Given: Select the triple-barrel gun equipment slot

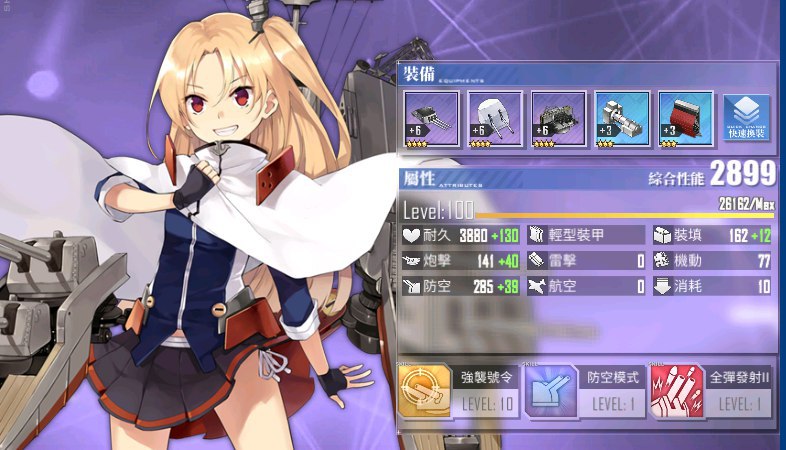Looking at the screenshot, I should [431, 119].
